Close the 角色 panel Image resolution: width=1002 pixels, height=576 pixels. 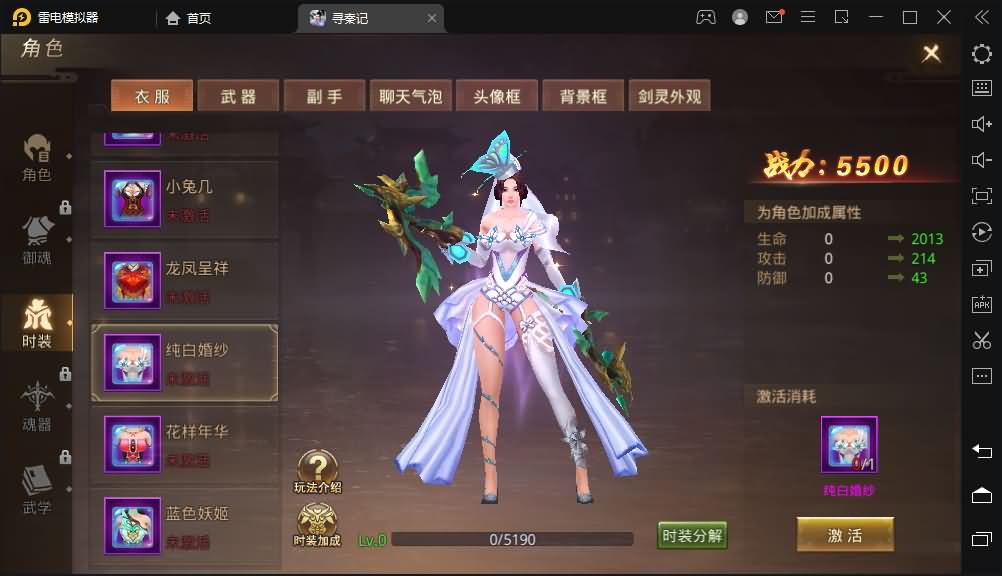point(931,53)
